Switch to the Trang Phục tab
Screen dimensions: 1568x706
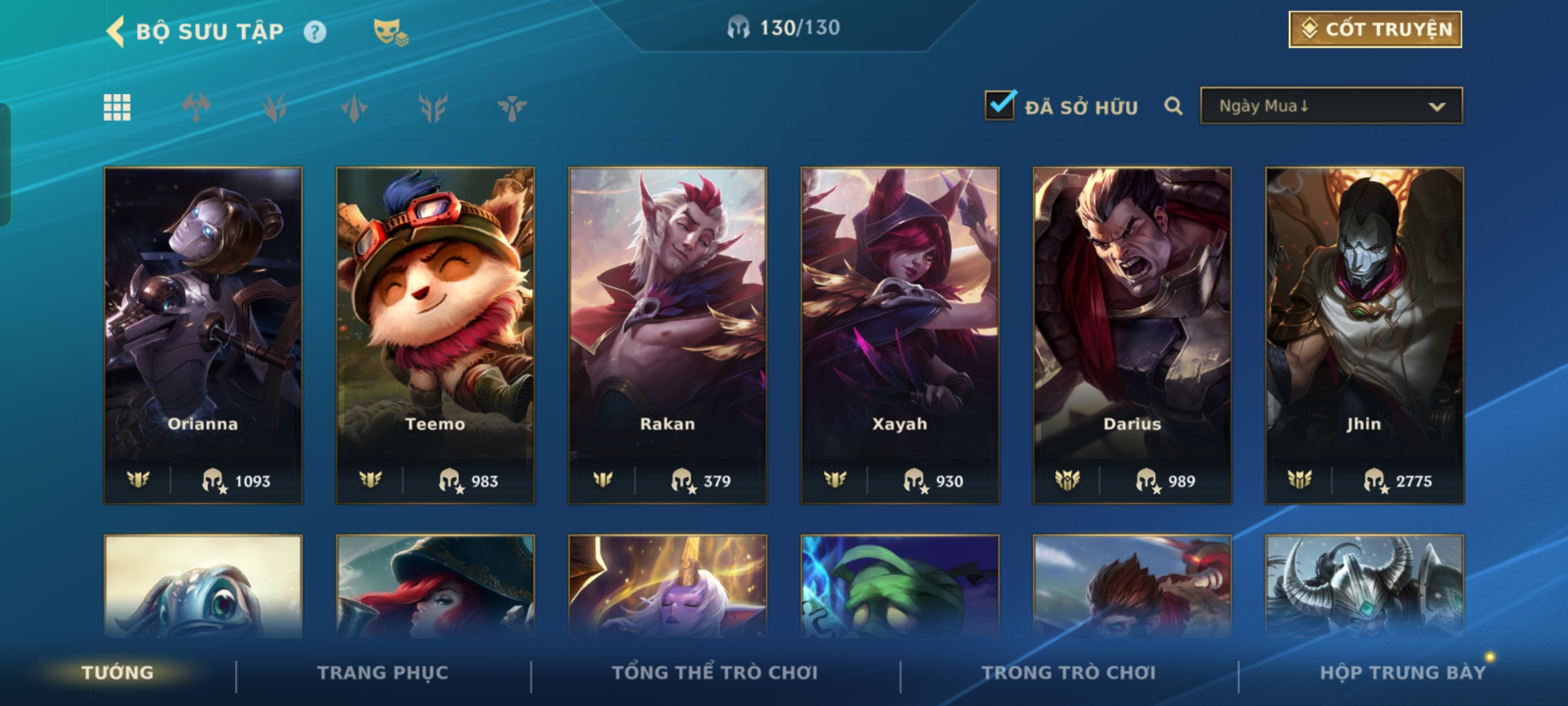383,673
